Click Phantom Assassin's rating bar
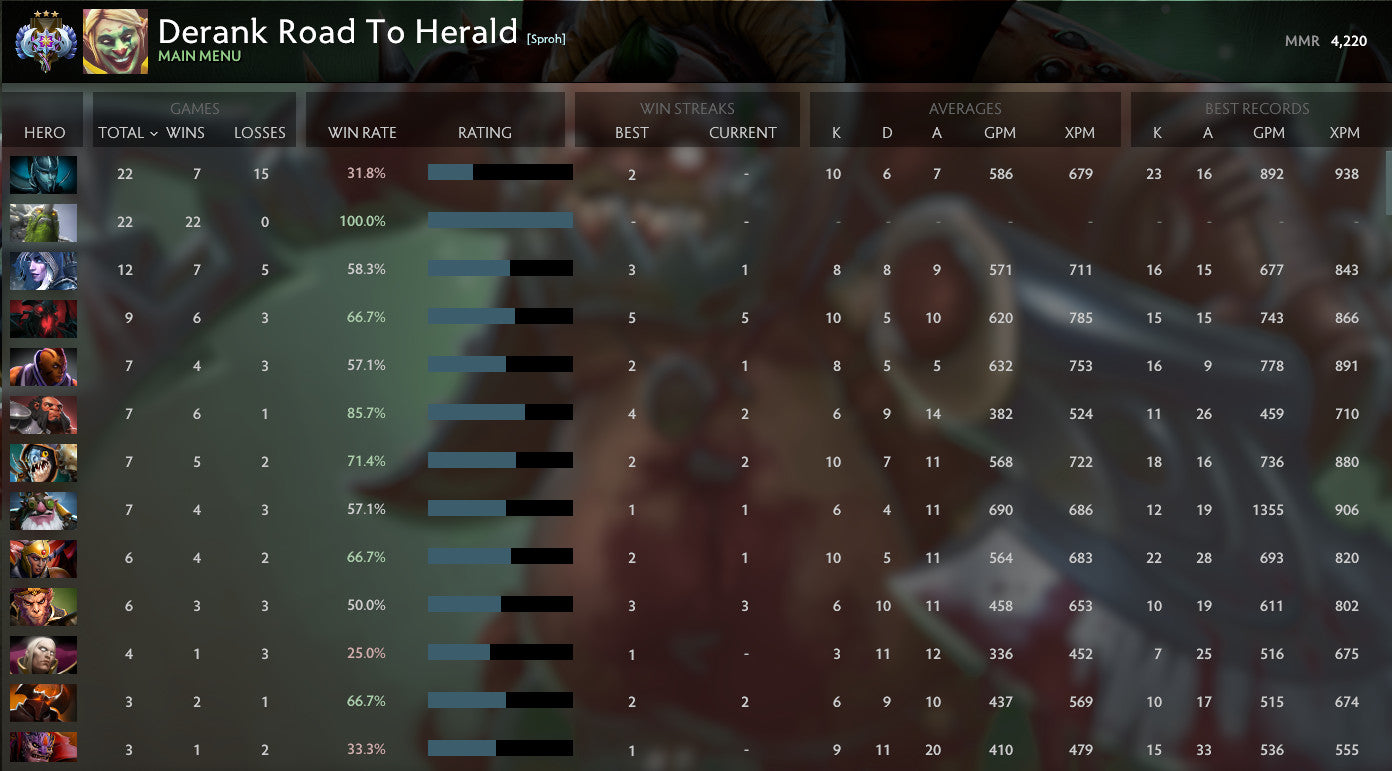 [x=499, y=171]
